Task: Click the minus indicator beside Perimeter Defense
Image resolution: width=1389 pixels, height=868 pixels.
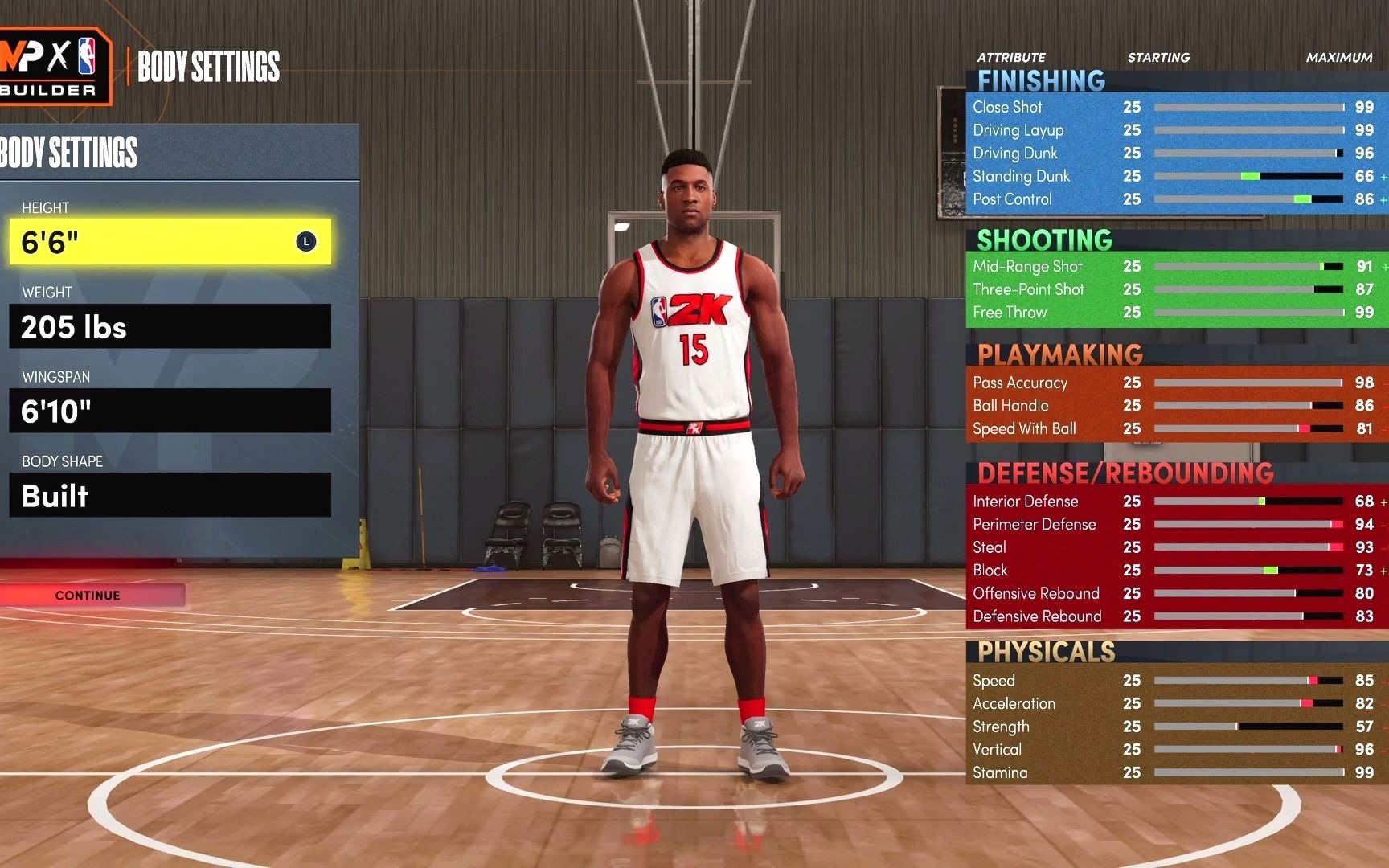Action: click(x=1383, y=524)
